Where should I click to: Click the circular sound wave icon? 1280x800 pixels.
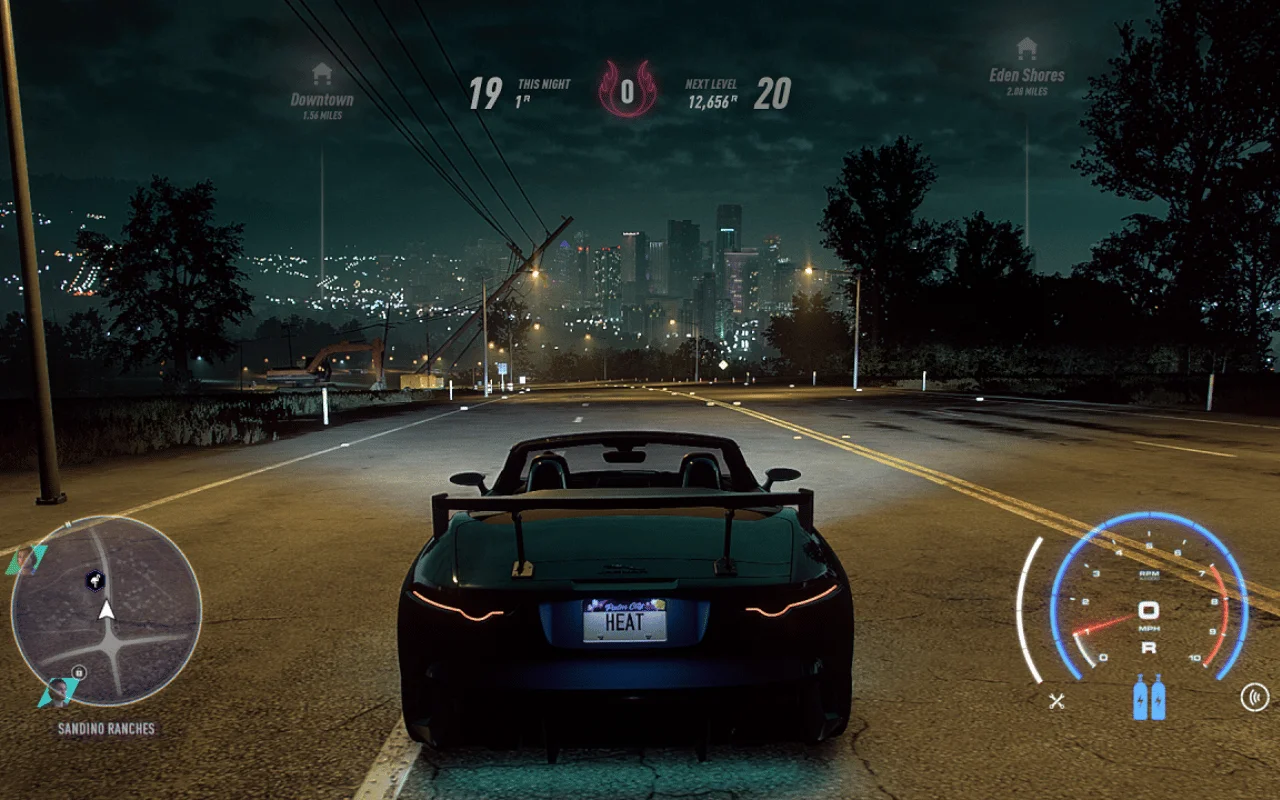pyautogui.click(x=1254, y=697)
